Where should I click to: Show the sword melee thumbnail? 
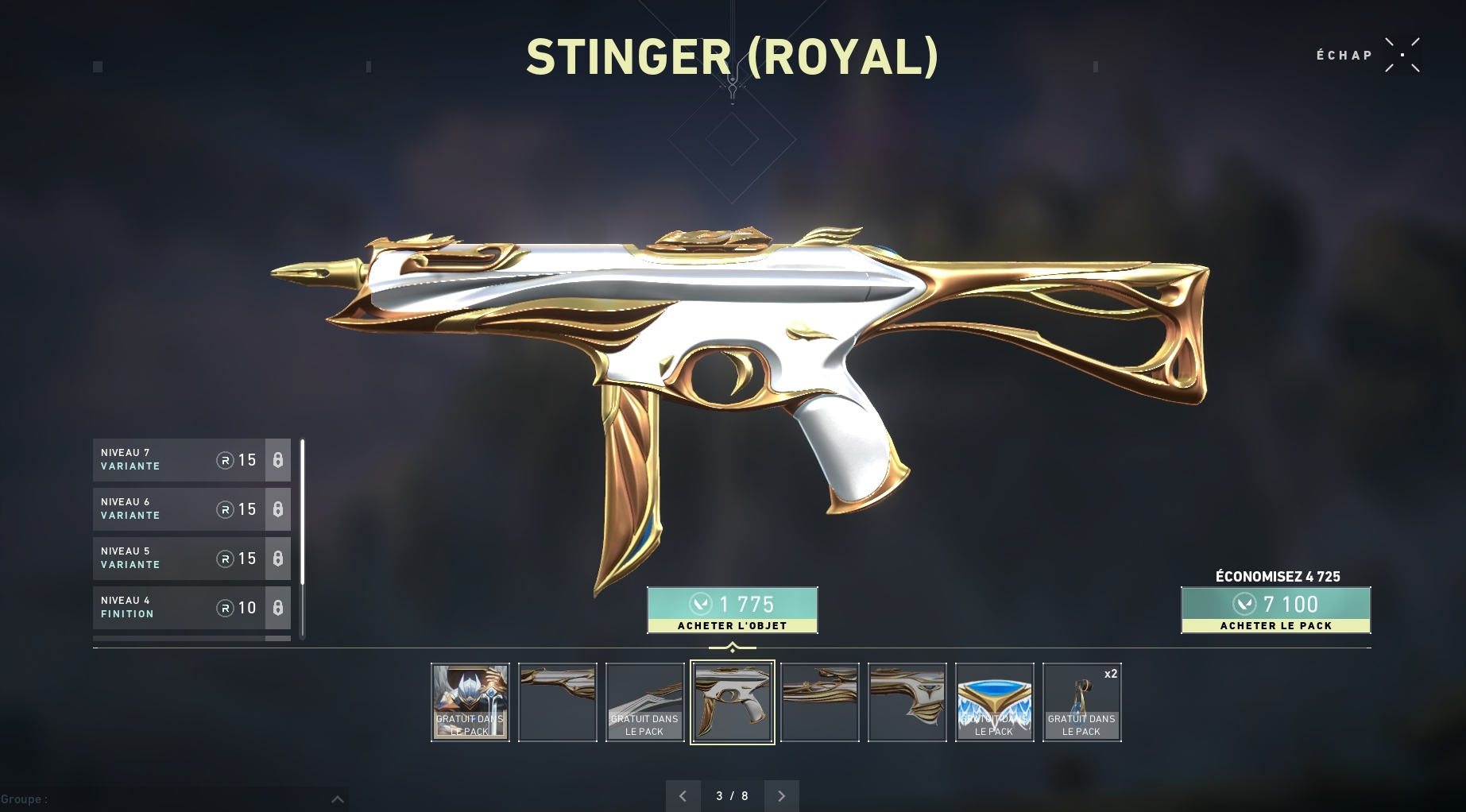click(644, 702)
